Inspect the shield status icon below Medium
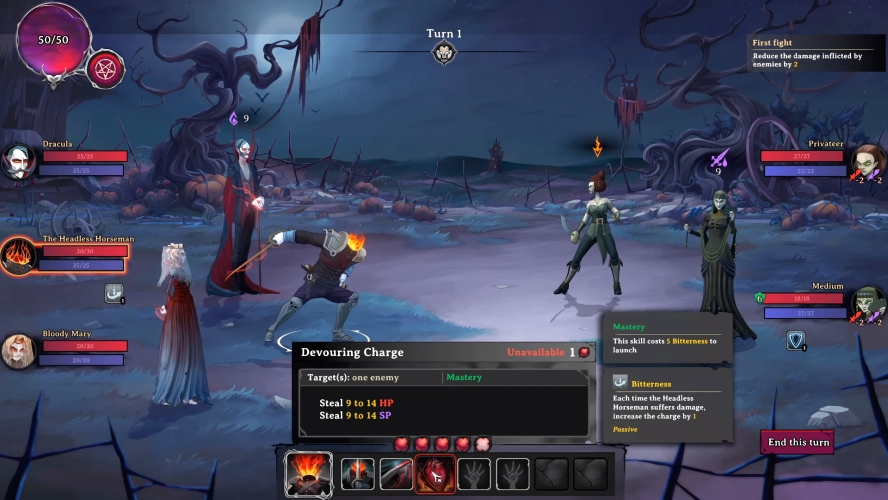This screenshot has width=888, height=500. pyautogui.click(x=796, y=341)
